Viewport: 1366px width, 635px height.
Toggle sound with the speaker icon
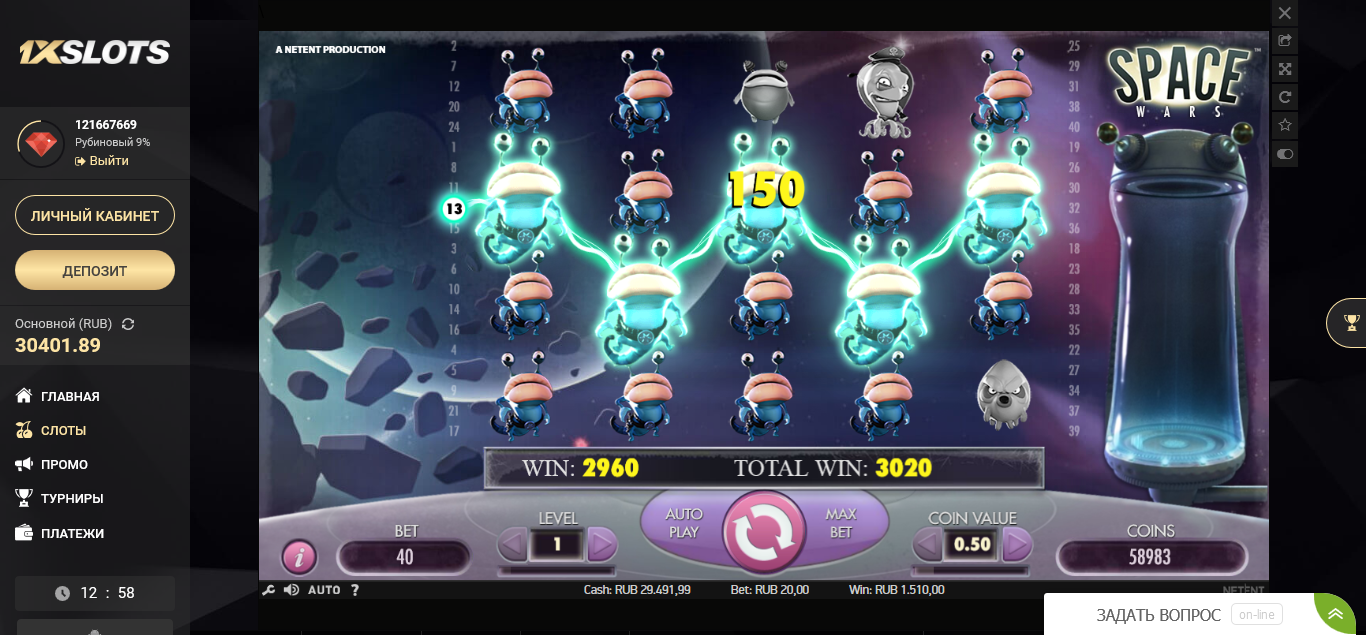[x=291, y=590]
